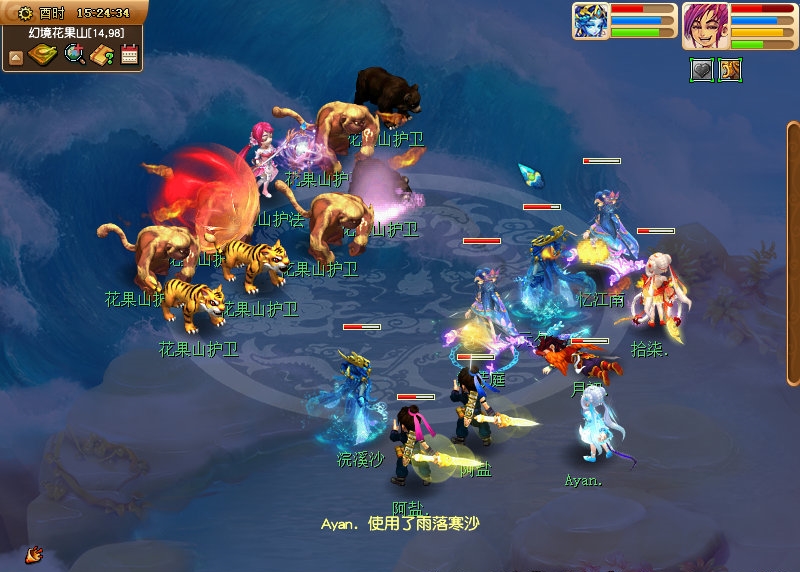The width and height of the screenshot is (800, 572).
Task: Collapse the map panel with the arrow button
Action: (x=16, y=56)
